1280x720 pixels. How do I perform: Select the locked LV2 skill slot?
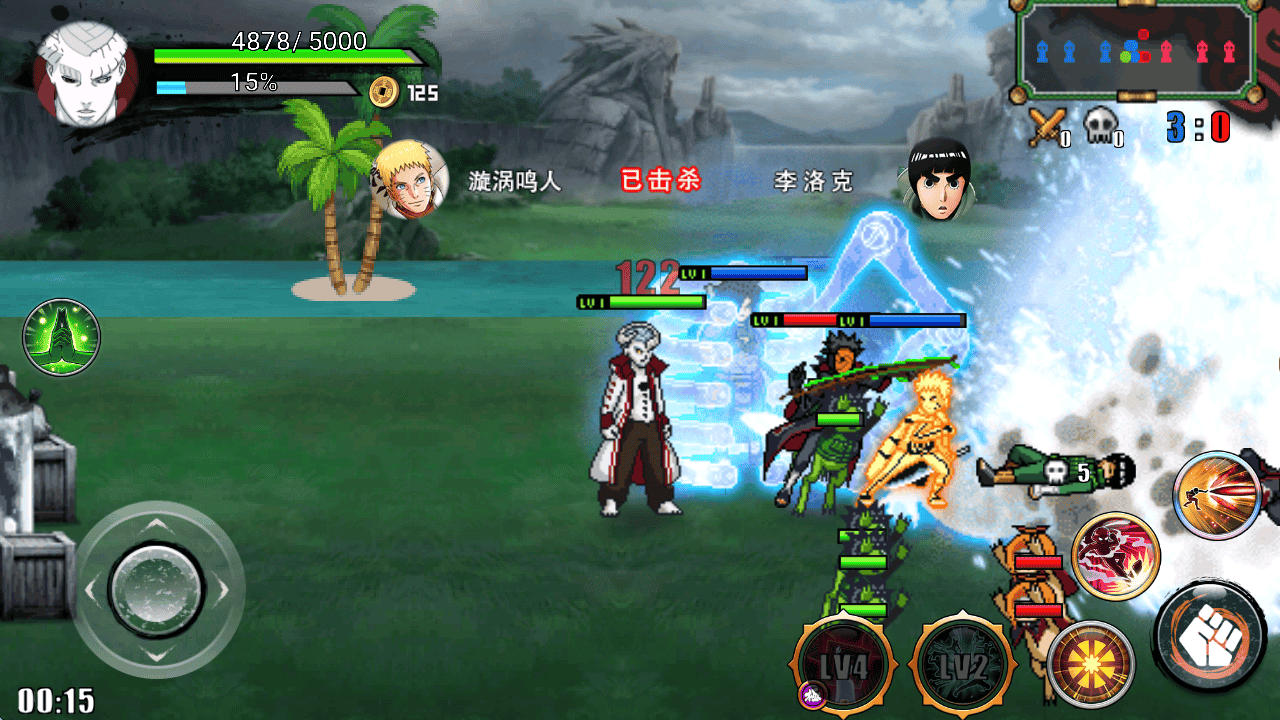tap(961, 665)
